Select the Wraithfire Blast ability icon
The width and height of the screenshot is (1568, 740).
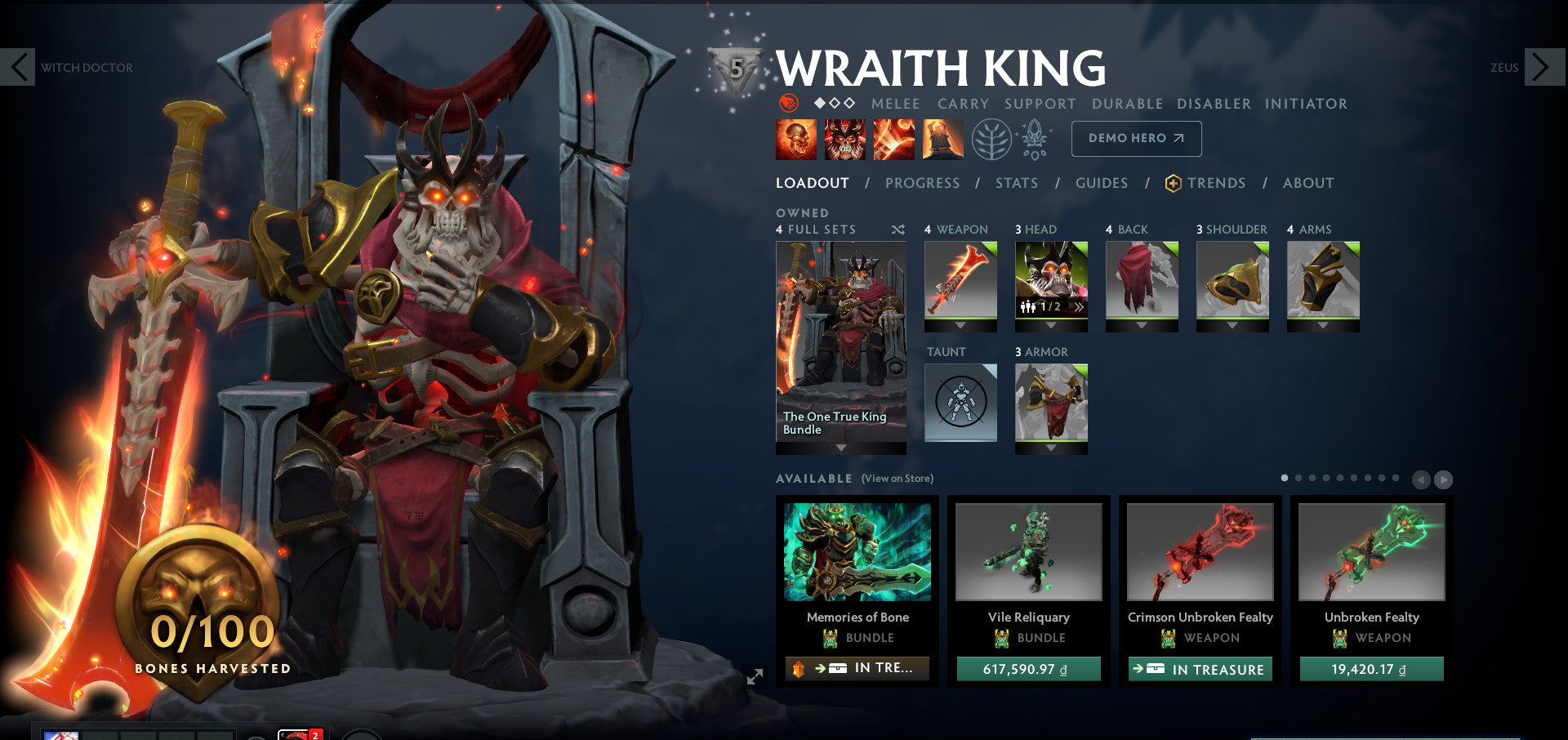point(795,139)
